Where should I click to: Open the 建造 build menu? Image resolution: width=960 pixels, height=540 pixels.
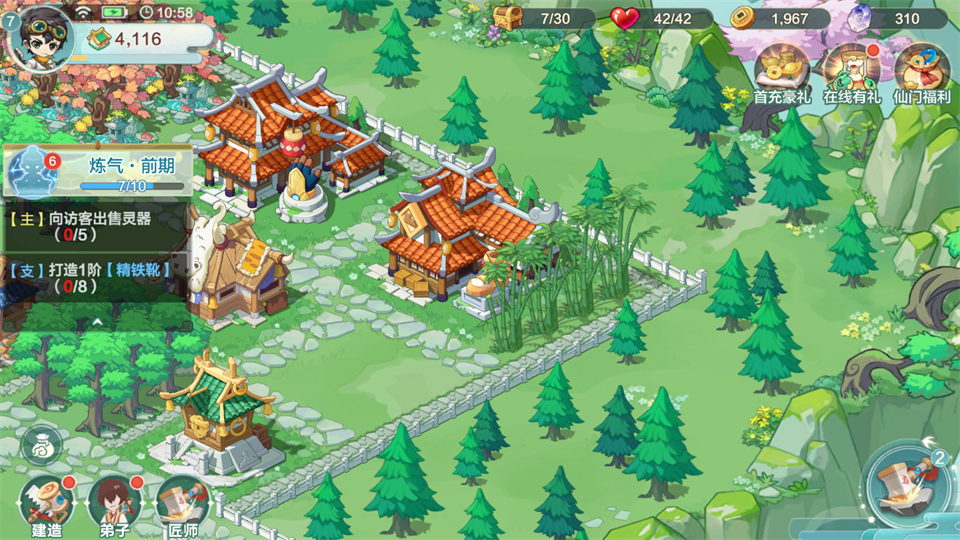pos(46,505)
